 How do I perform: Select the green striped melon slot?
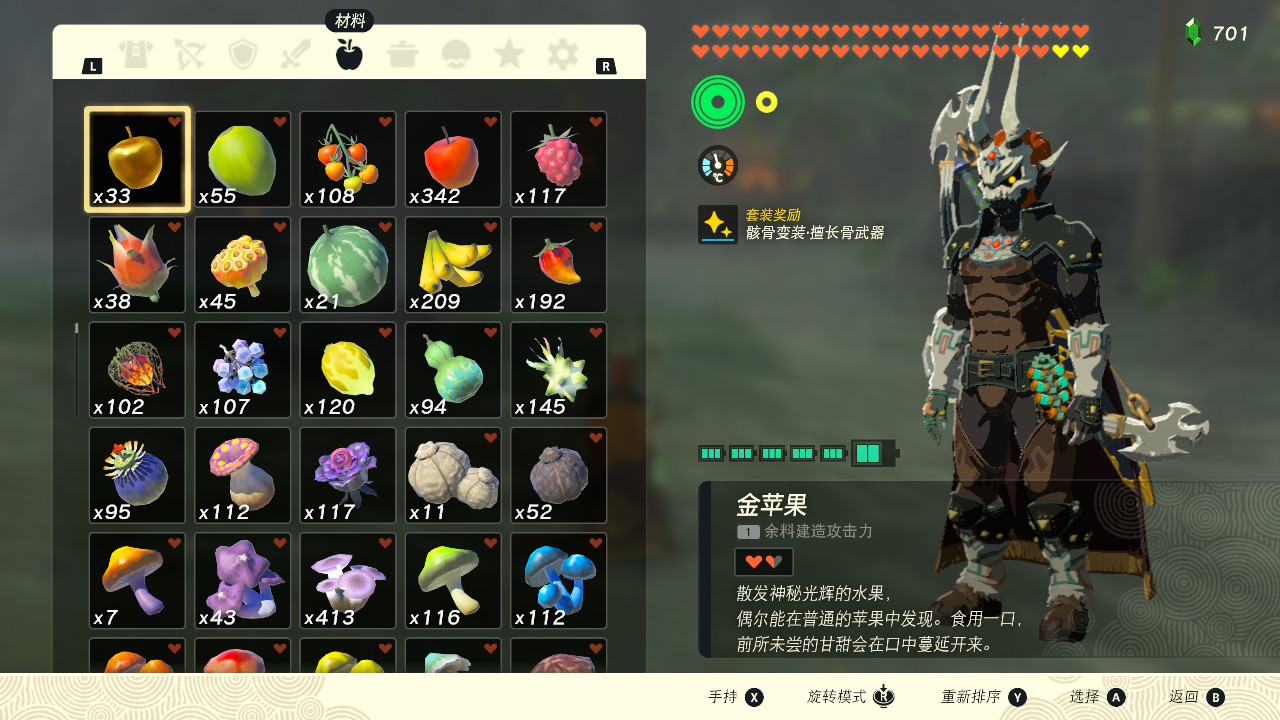[x=348, y=265]
